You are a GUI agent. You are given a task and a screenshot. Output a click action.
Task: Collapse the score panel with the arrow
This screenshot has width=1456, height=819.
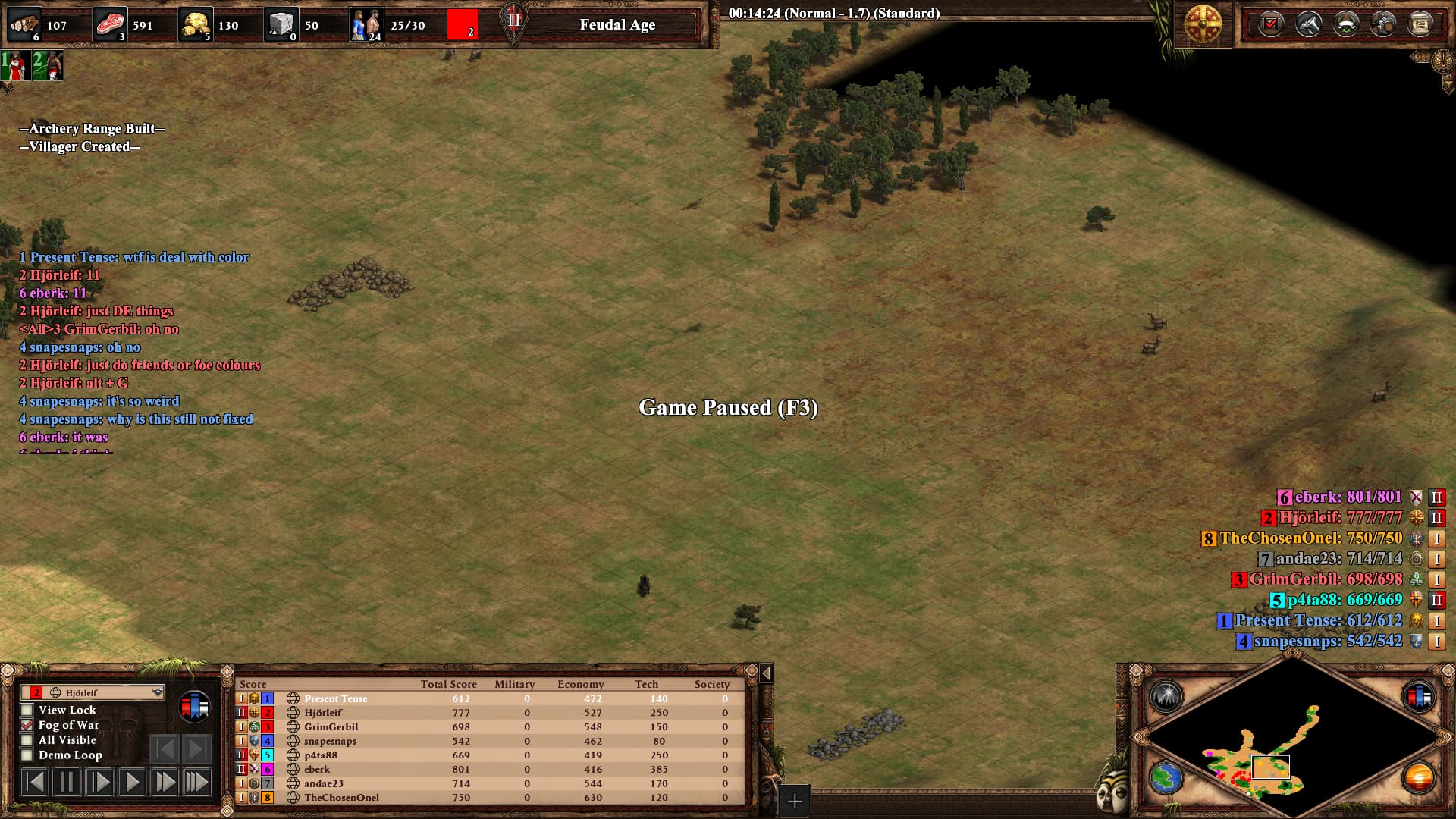[x=767, y=673]
